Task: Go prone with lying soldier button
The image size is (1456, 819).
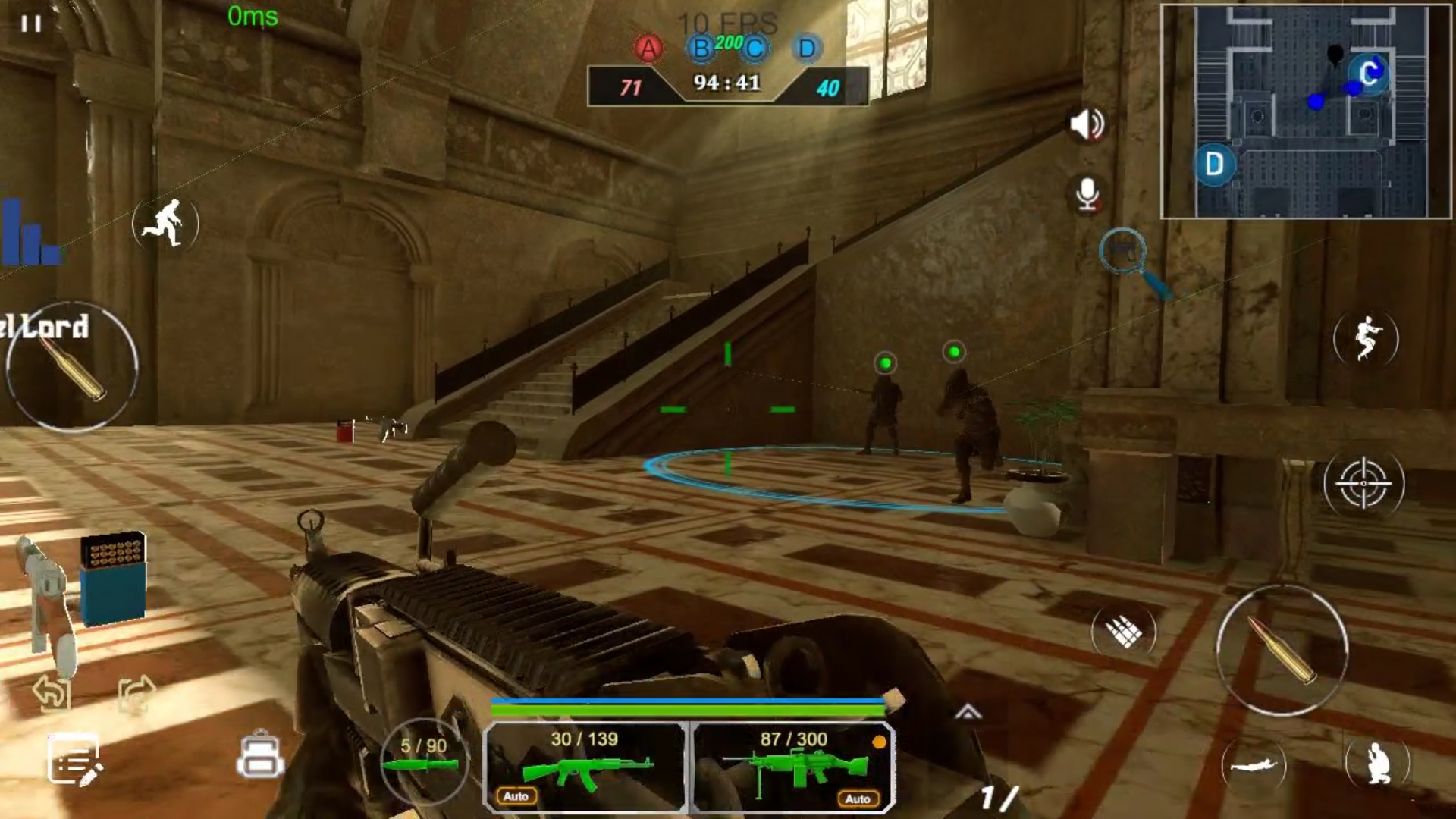Action: pos(1254,766)
